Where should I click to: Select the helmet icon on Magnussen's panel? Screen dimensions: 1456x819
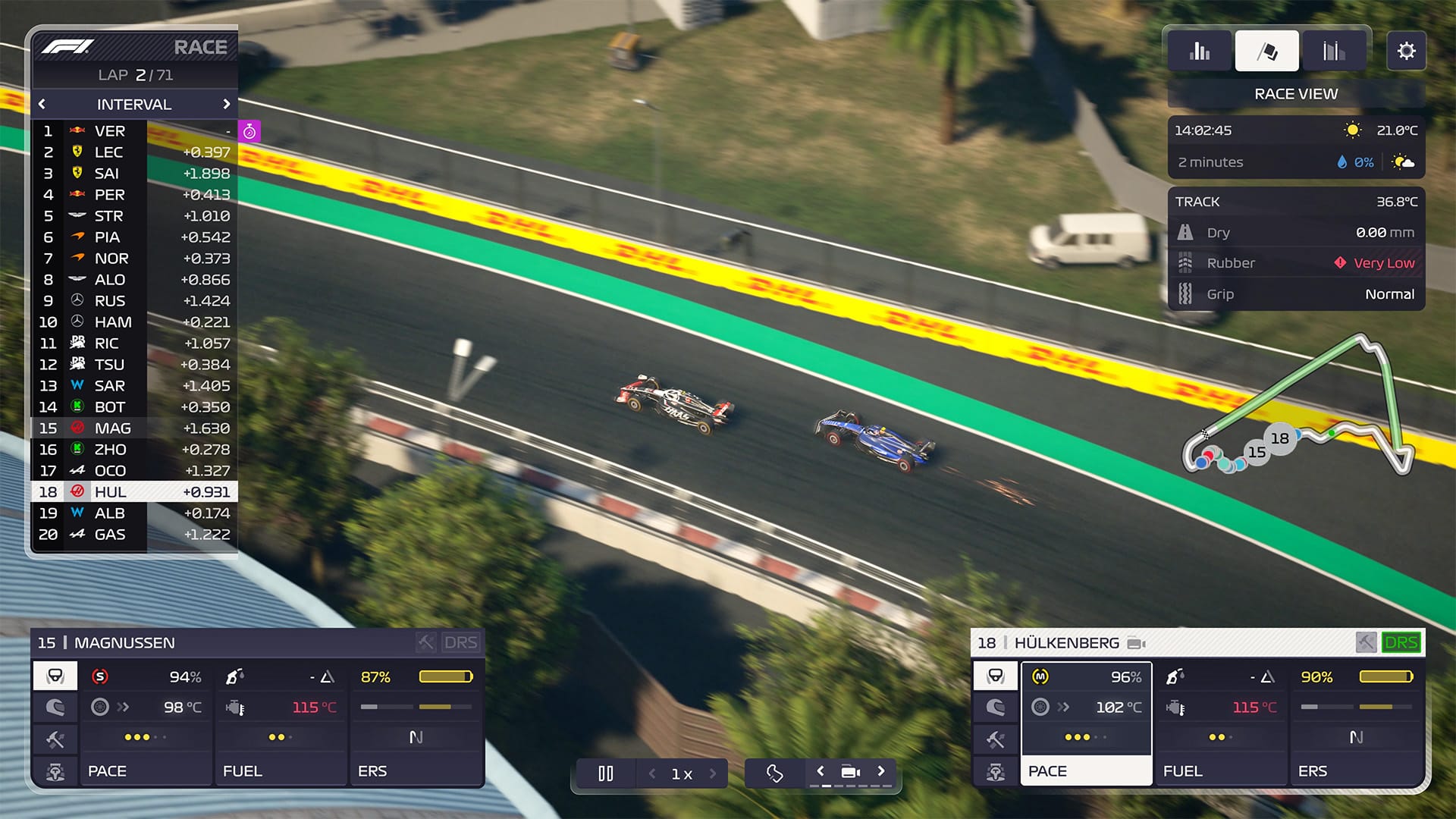(x=54, y=707)
